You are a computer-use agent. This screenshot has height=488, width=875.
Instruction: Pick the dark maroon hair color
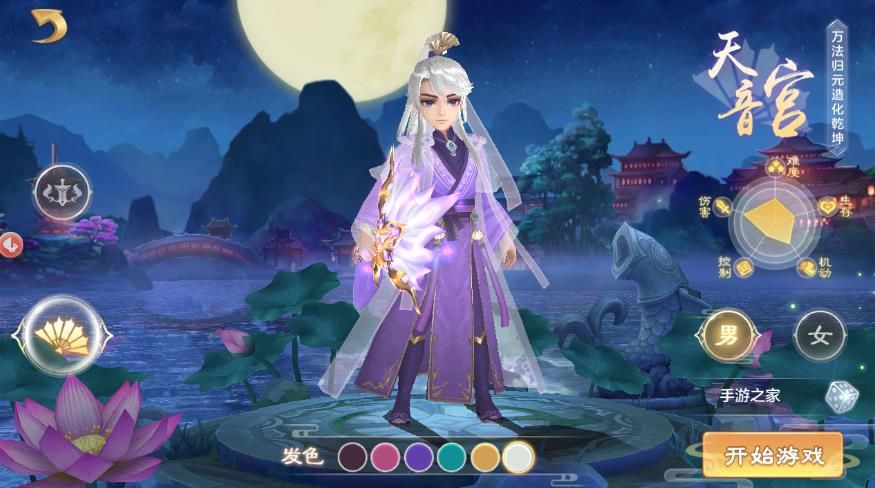coord(354,457)
